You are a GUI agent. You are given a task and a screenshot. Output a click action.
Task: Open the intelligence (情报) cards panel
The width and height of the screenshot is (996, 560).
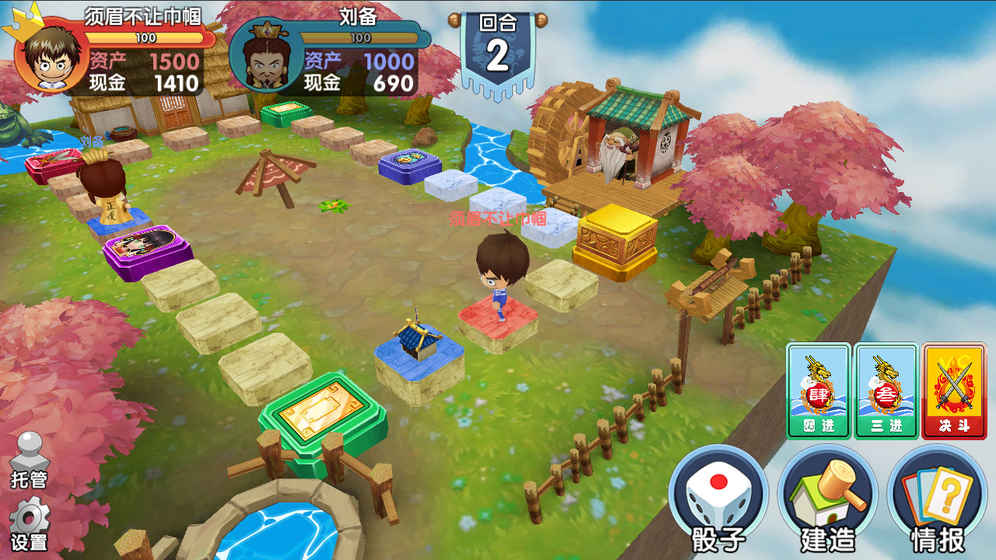936,500
